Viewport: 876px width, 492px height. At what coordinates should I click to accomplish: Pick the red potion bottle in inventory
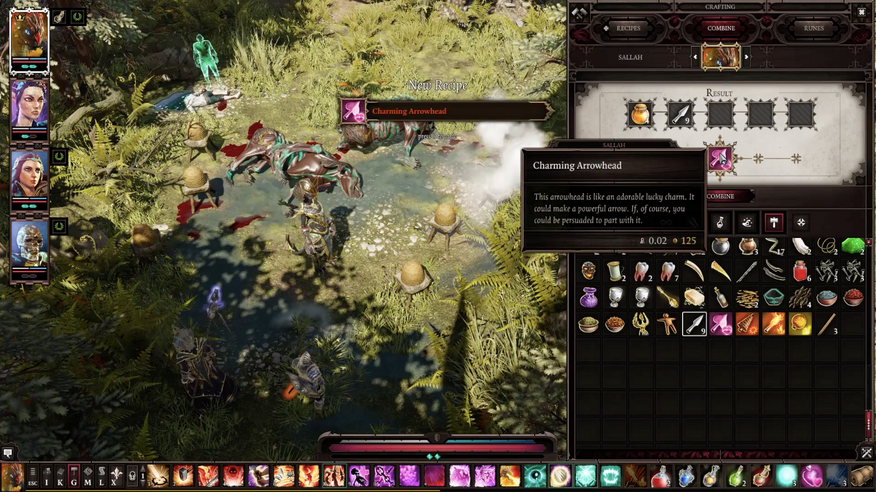[800, 272]
